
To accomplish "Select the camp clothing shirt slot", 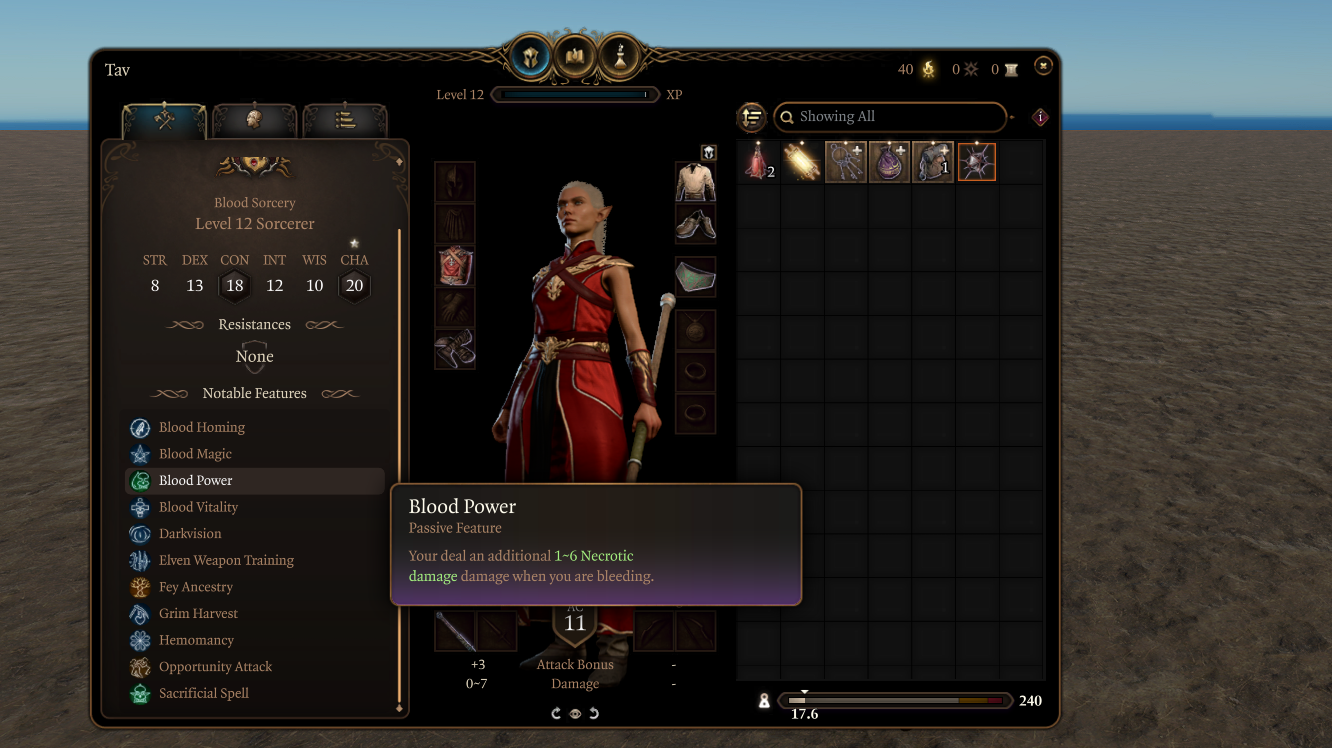I will coord(695,182).
